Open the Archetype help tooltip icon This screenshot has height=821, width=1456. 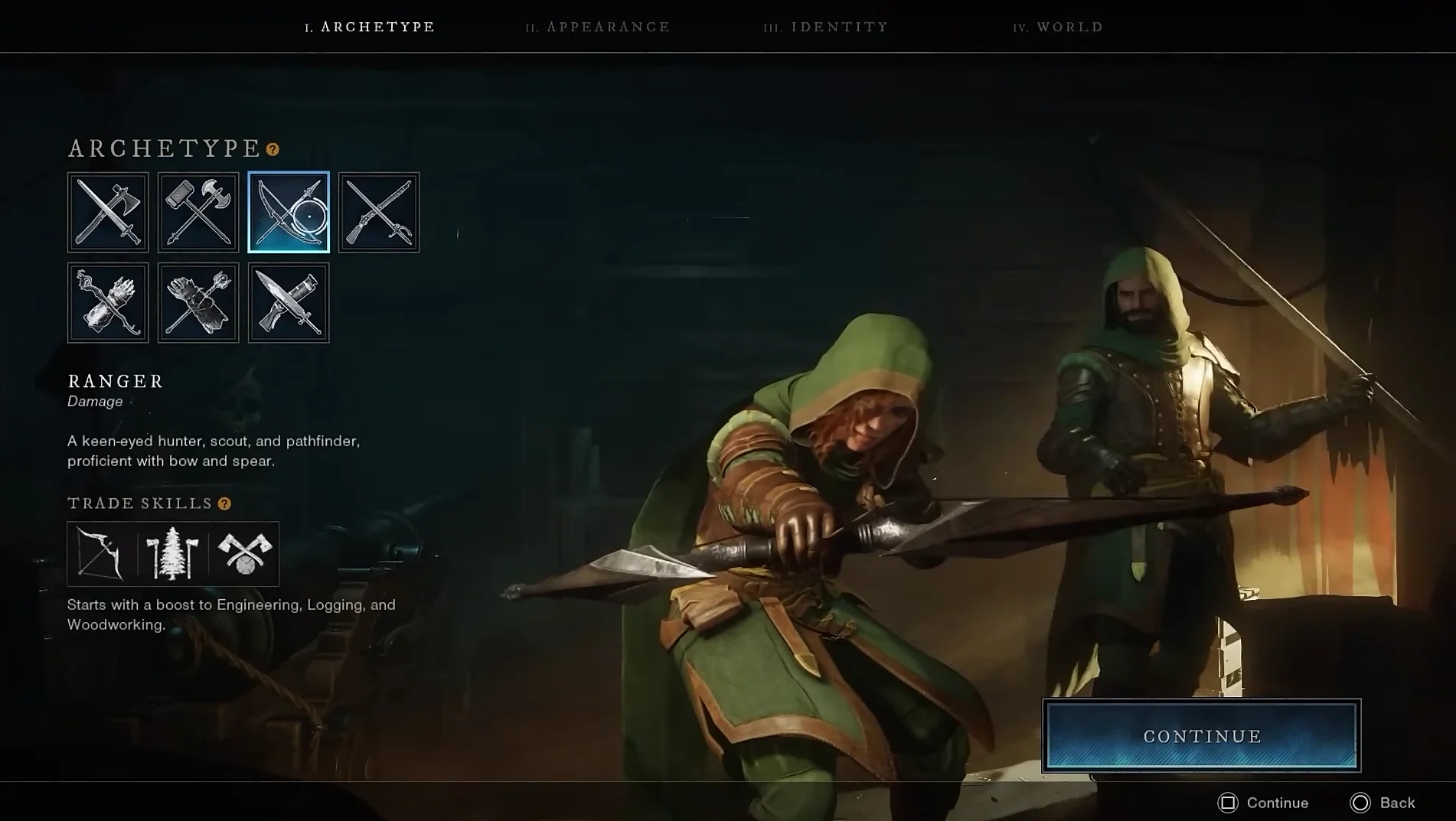[x=273, y=149]
